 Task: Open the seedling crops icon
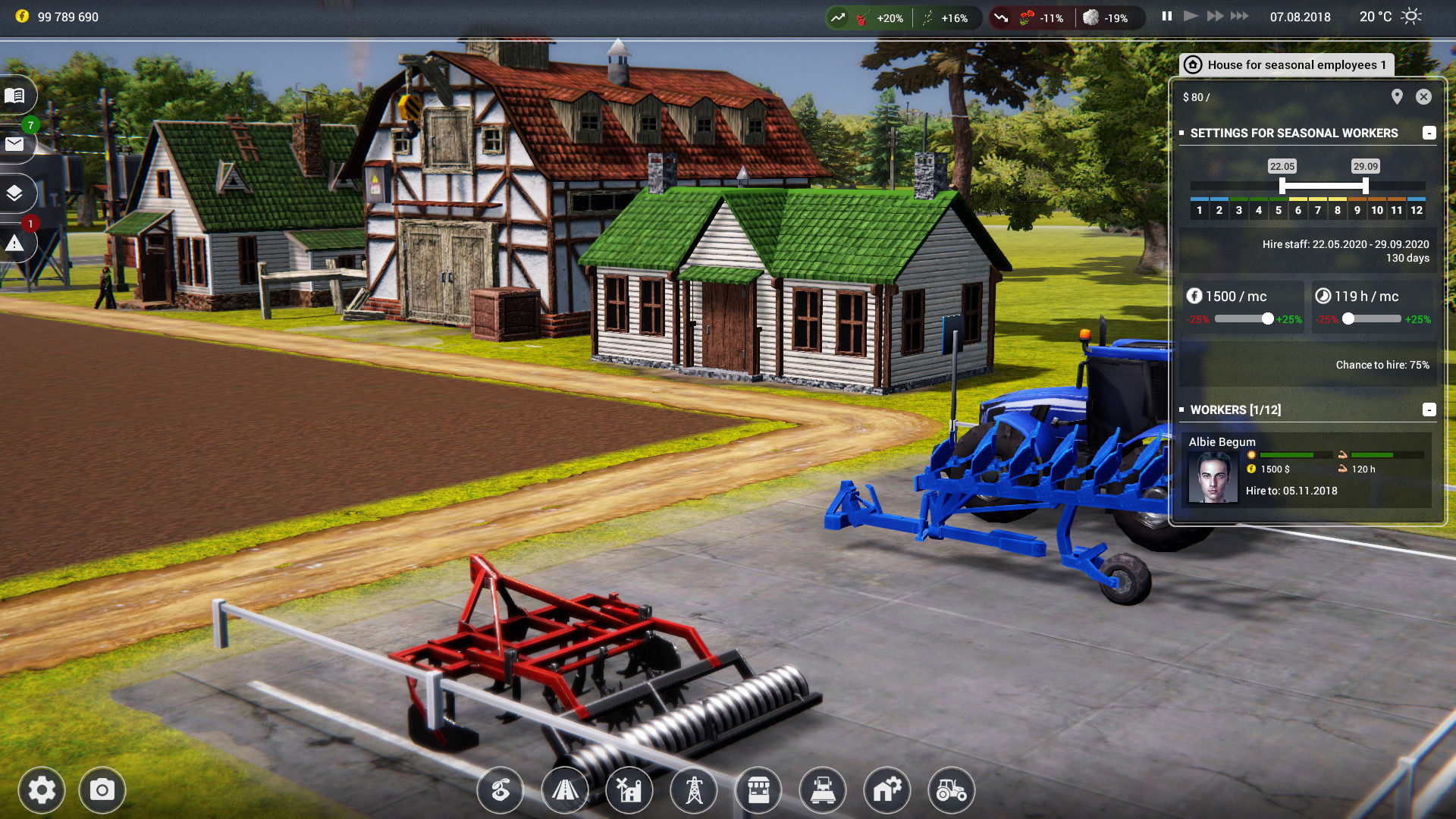tap(500, 790)
